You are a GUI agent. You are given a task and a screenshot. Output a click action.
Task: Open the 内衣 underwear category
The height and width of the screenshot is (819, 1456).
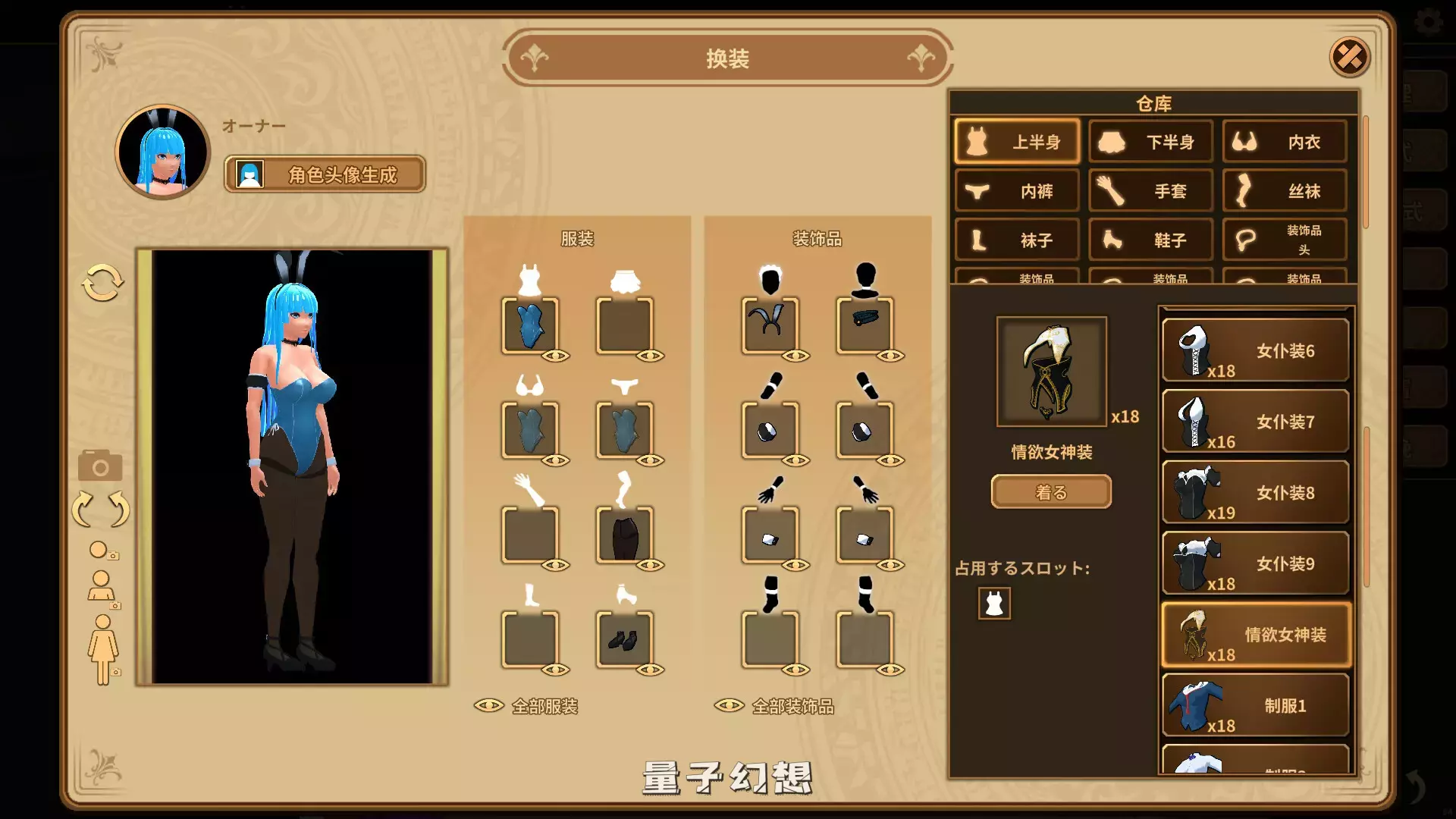tap(1284, 142)
